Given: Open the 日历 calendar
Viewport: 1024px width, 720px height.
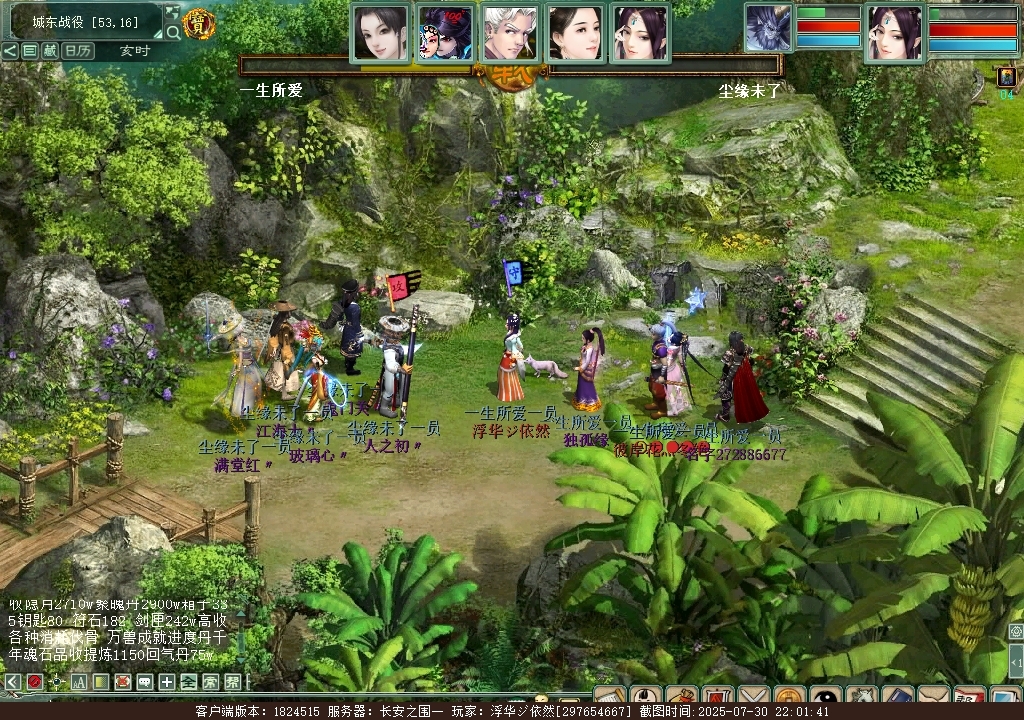Looking at the screenshot, I should [x=78, y=51].
